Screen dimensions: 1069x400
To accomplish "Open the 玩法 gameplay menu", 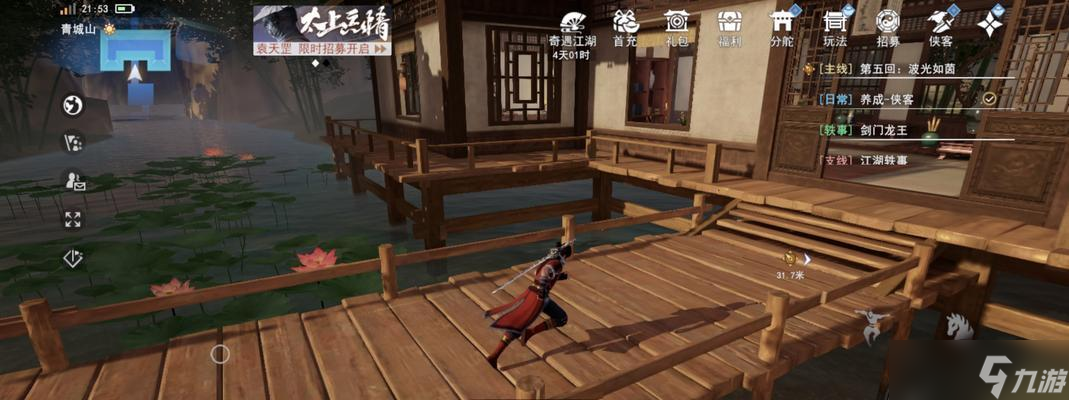I will 834,23.
